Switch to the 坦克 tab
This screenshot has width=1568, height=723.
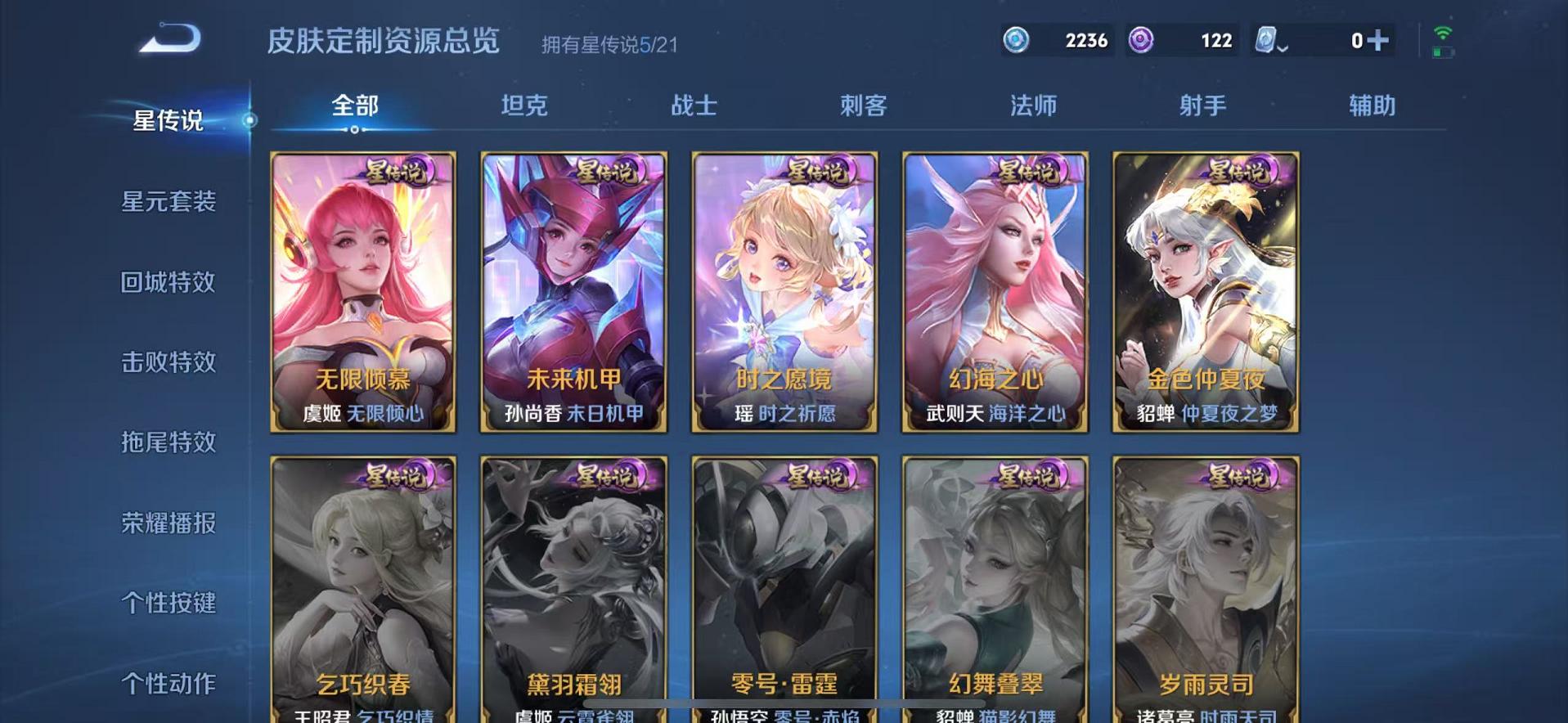pos(525,105)
